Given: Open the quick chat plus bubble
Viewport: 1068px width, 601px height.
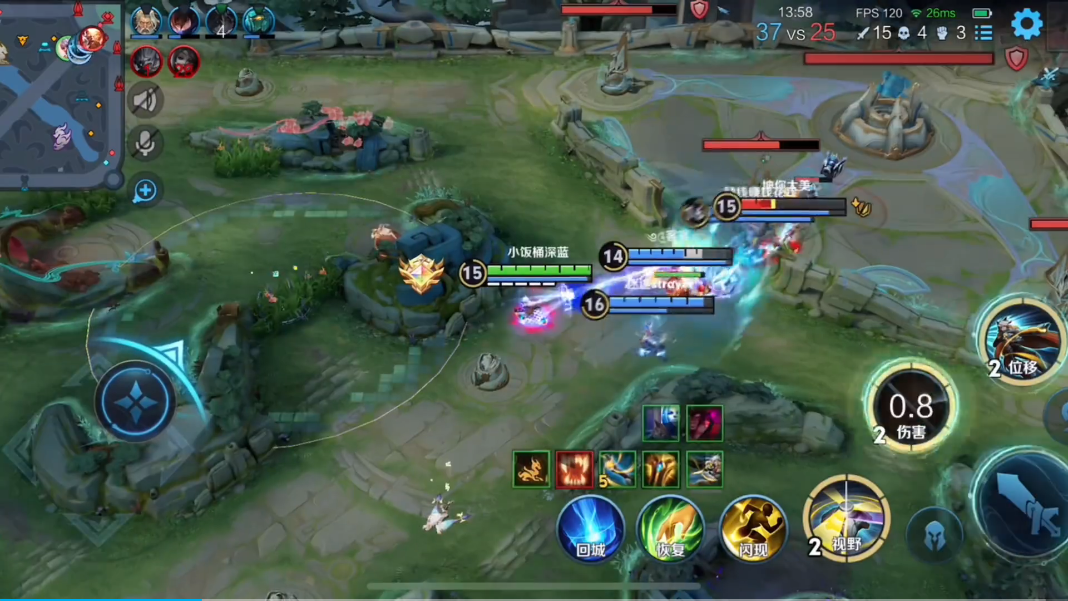Looking at the screenshot, I should pos(145,190).
